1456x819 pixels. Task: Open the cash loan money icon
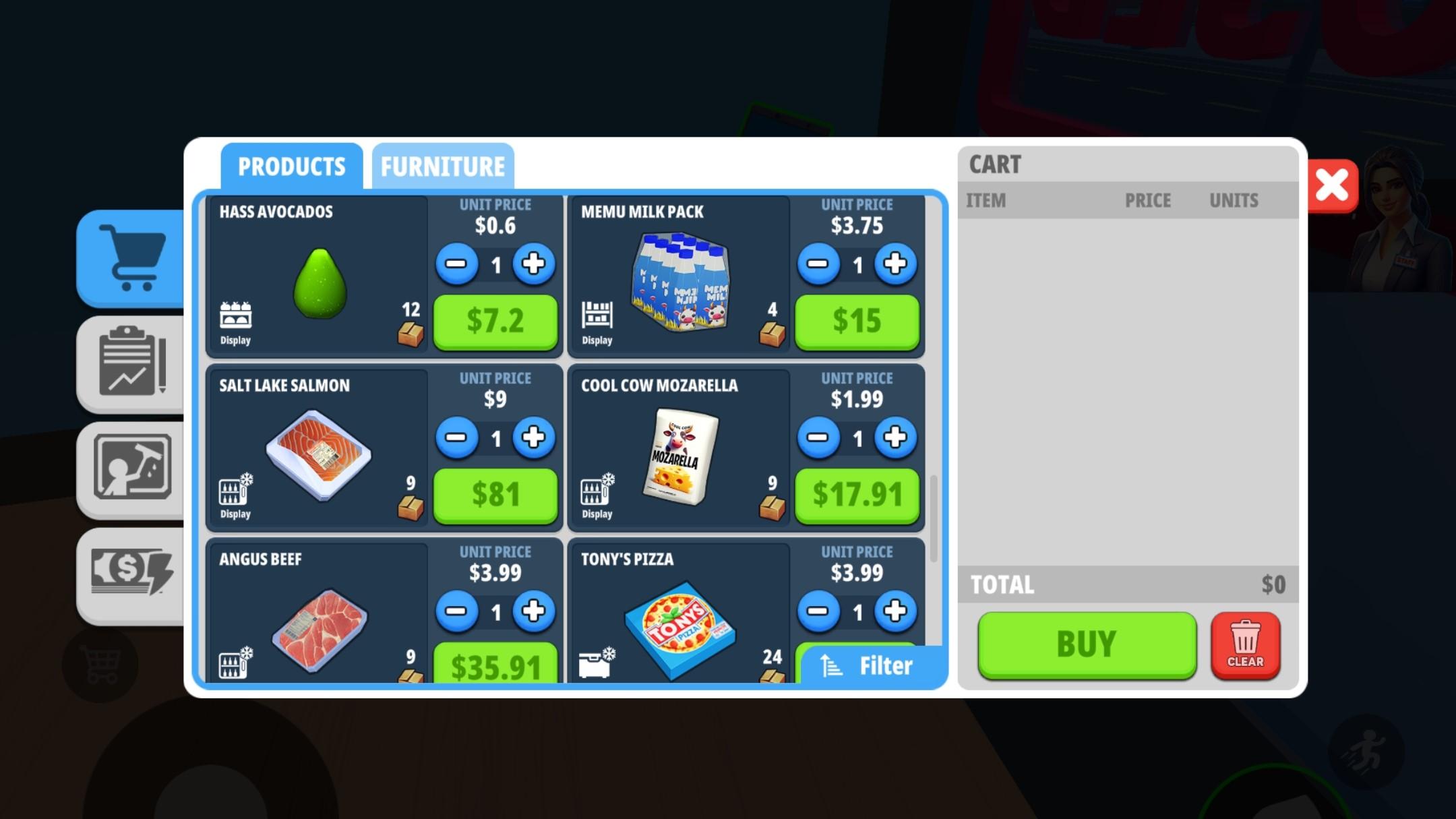pyautogui.click(x=131, y=572)
